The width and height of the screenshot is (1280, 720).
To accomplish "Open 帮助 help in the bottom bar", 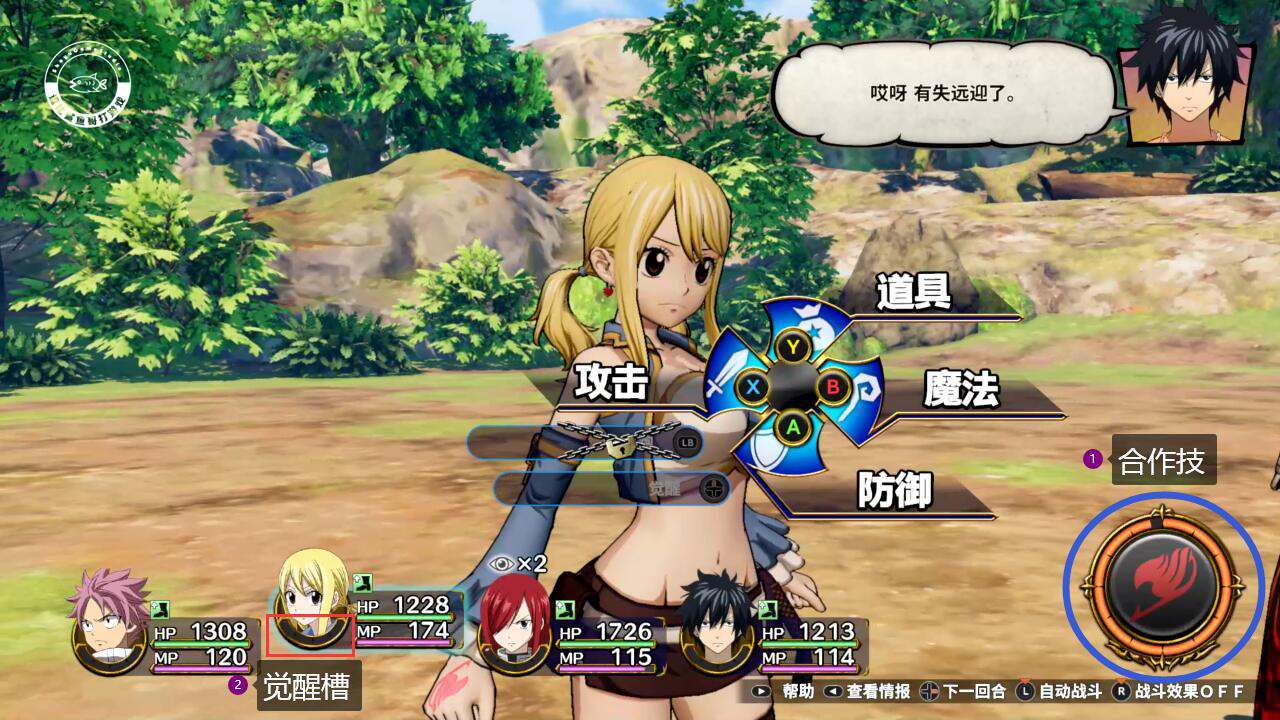I will tap(787, 691).
